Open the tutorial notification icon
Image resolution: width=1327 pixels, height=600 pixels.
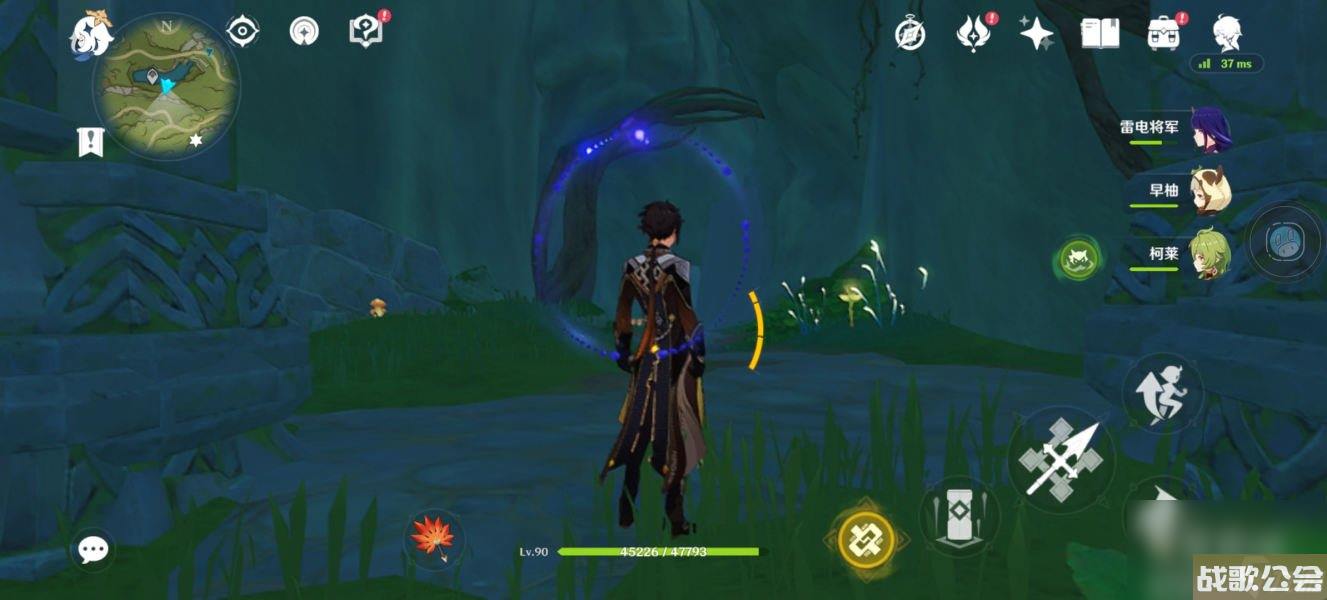tap(366, 31)
